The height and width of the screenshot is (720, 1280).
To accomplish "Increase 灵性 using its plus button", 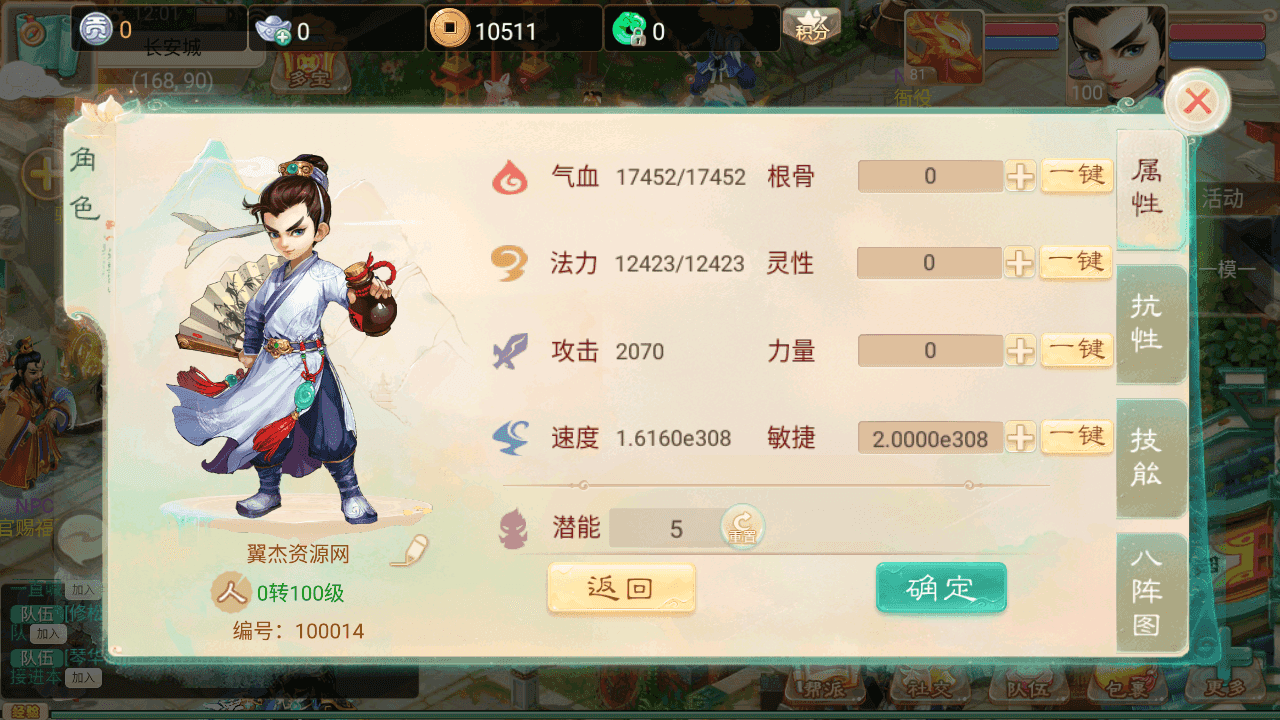I will click(x=1020, y=264).
